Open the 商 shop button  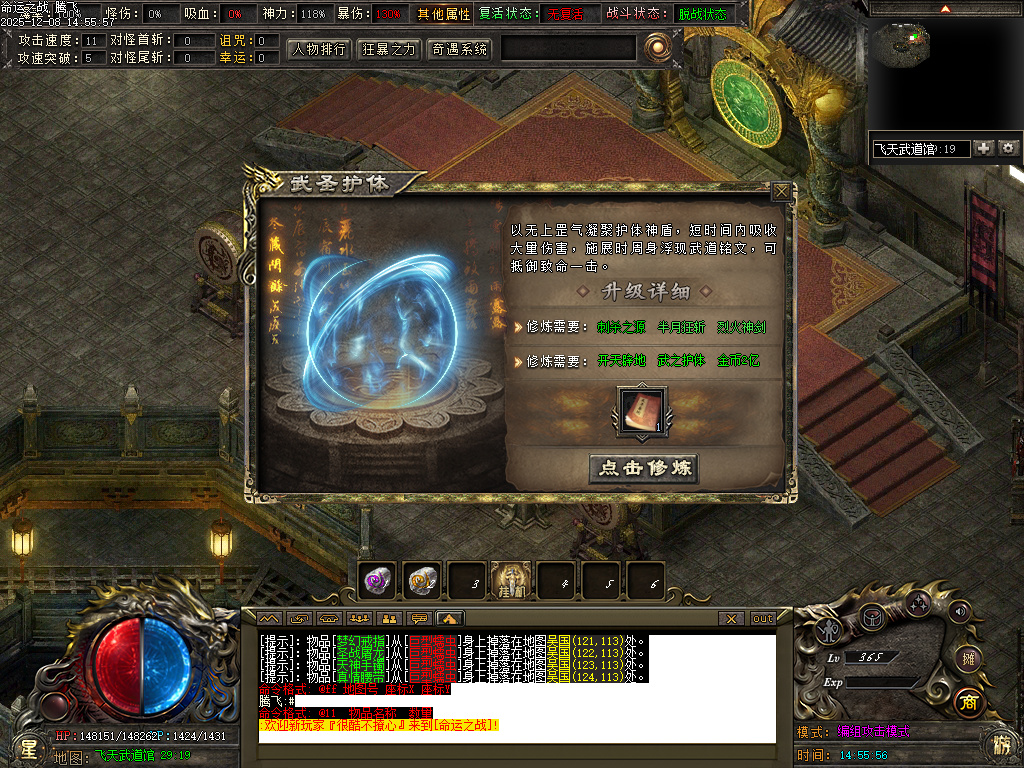click(x=967, y=701)
